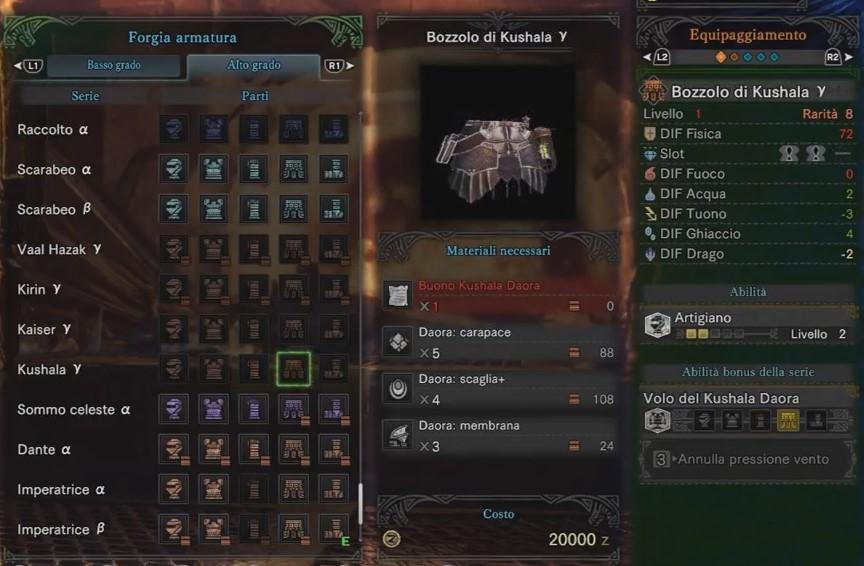Choose the Raccolto α armor series
This screenshot has width=864, height=566.
(x=53, y=130)
